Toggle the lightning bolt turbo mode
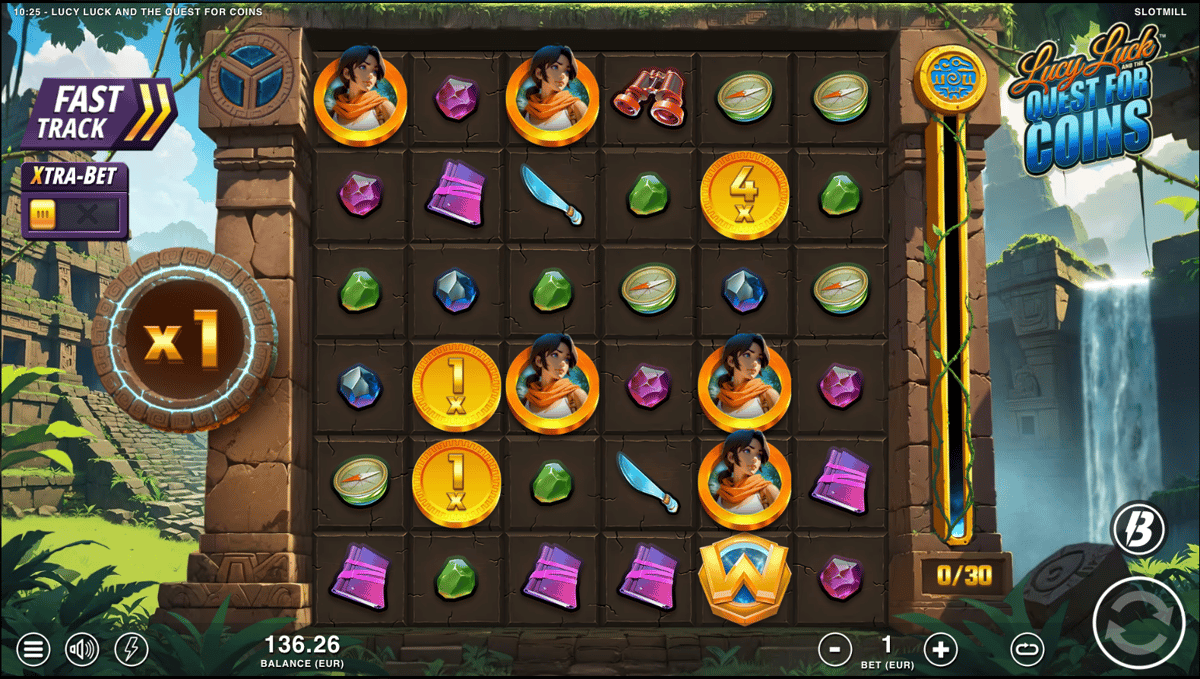This screenshot has width=1200, height=679. [x=131, y=650]
